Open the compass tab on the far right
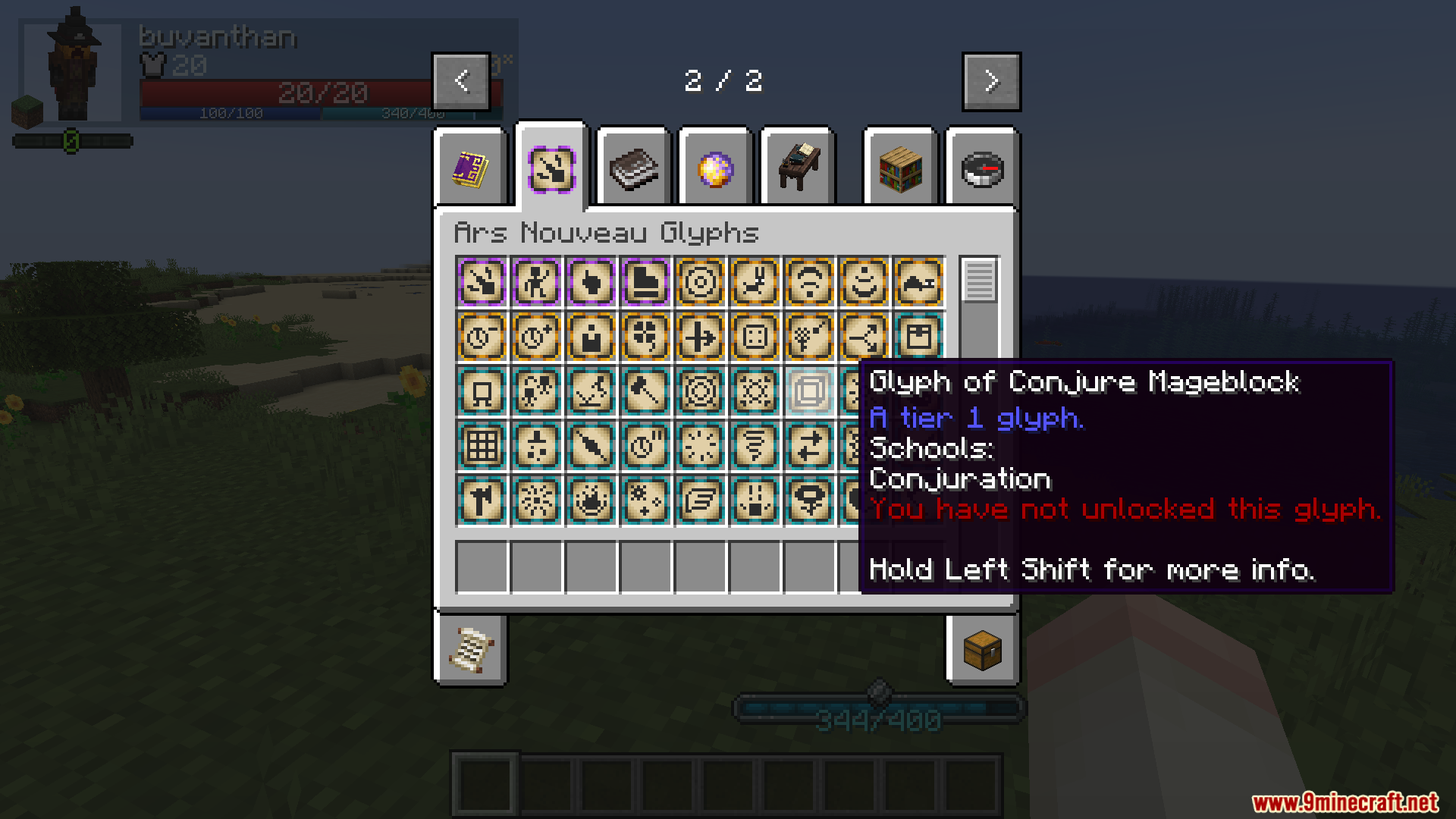 982,168
